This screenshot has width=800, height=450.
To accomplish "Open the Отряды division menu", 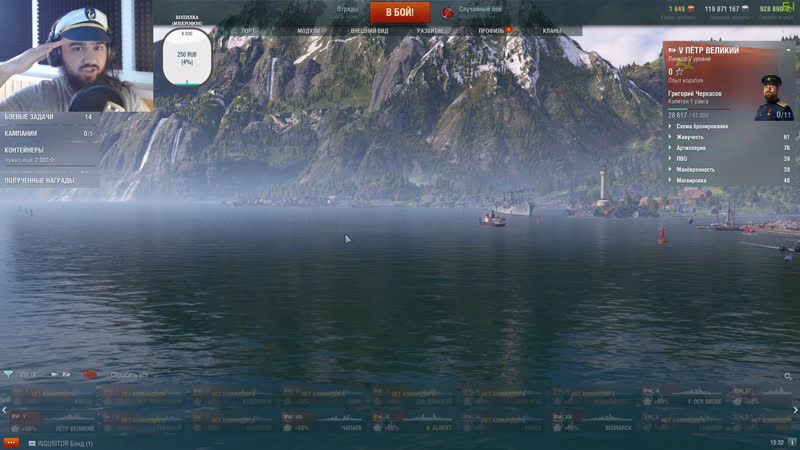I will coord(348,9).
